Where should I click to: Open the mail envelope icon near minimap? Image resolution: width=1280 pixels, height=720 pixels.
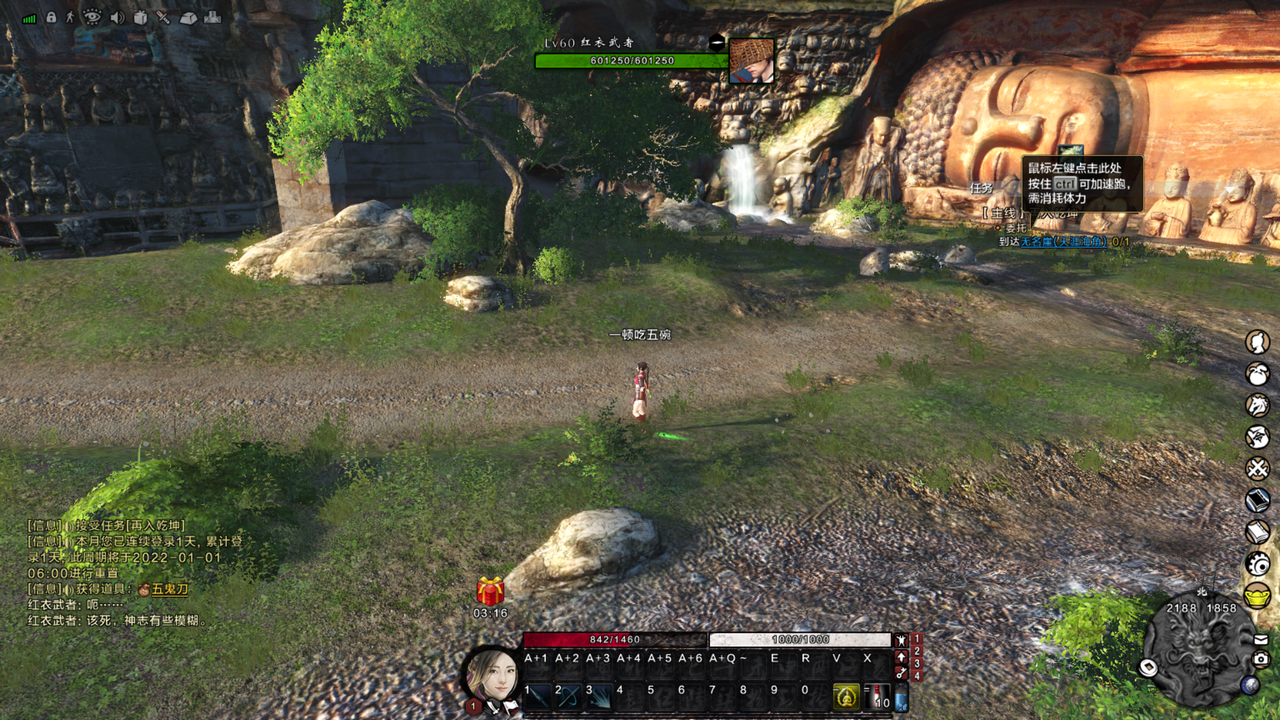(1261, 640)
